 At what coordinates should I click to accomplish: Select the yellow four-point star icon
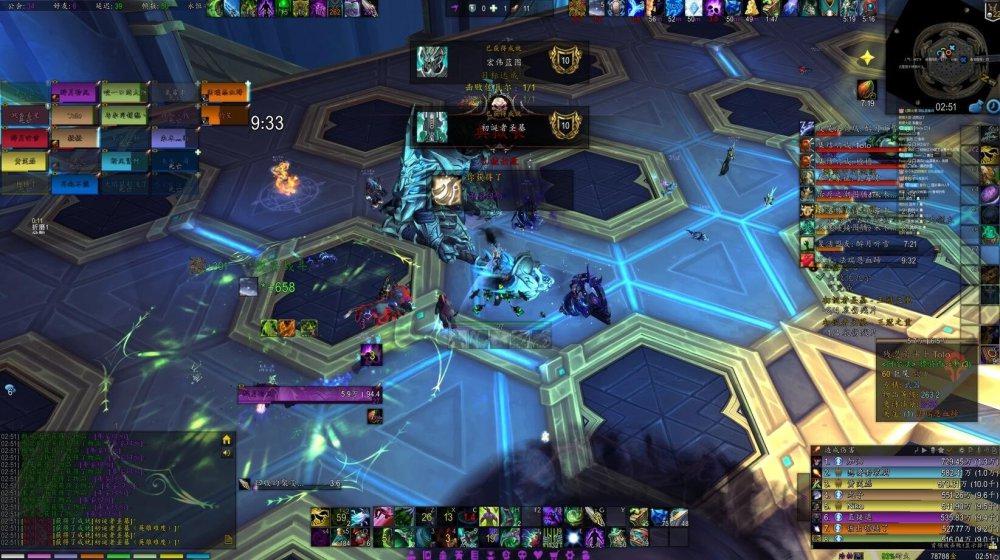868,58
